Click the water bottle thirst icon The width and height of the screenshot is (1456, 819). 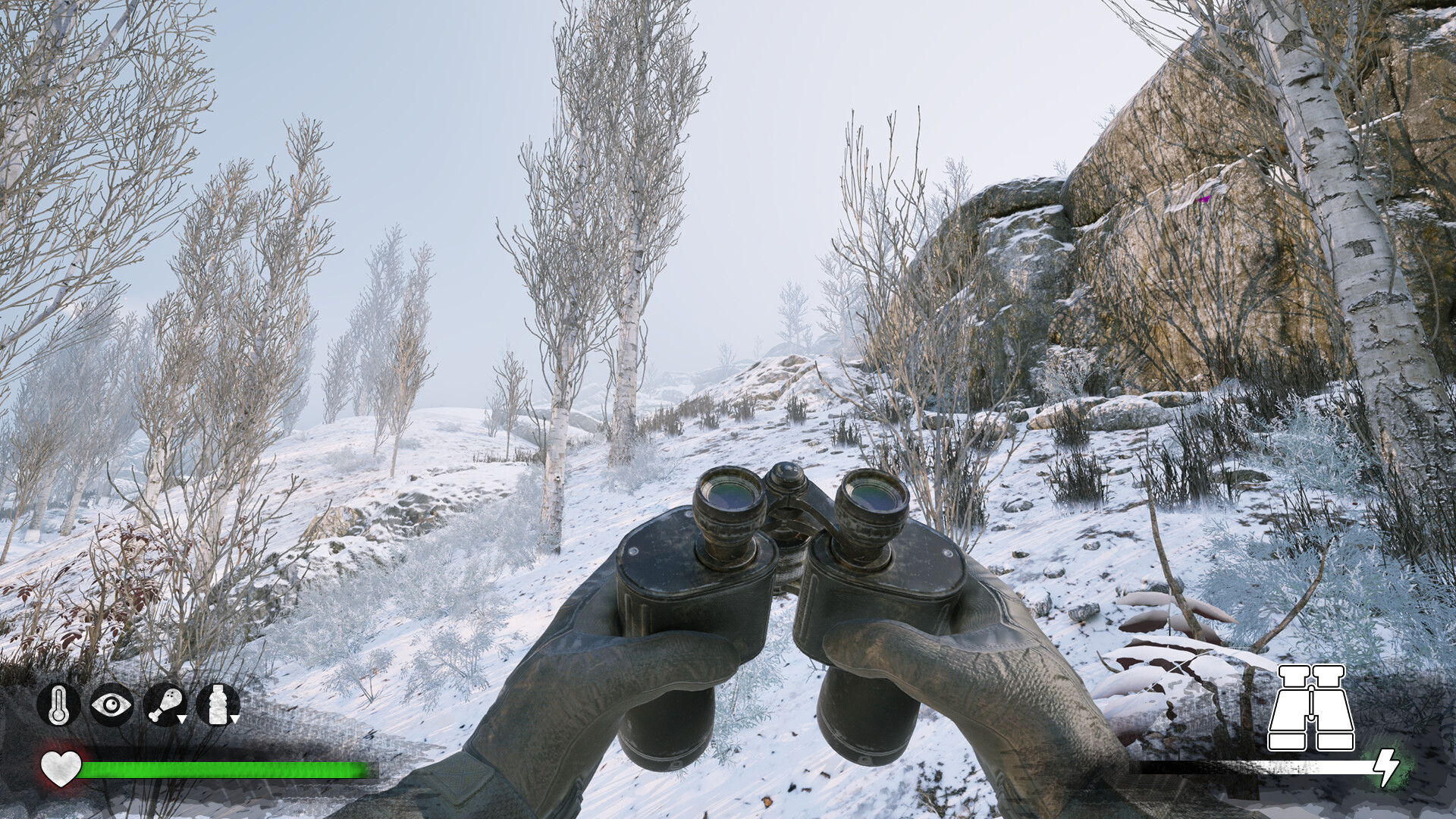pyautogui.click(x=217, y=704)
